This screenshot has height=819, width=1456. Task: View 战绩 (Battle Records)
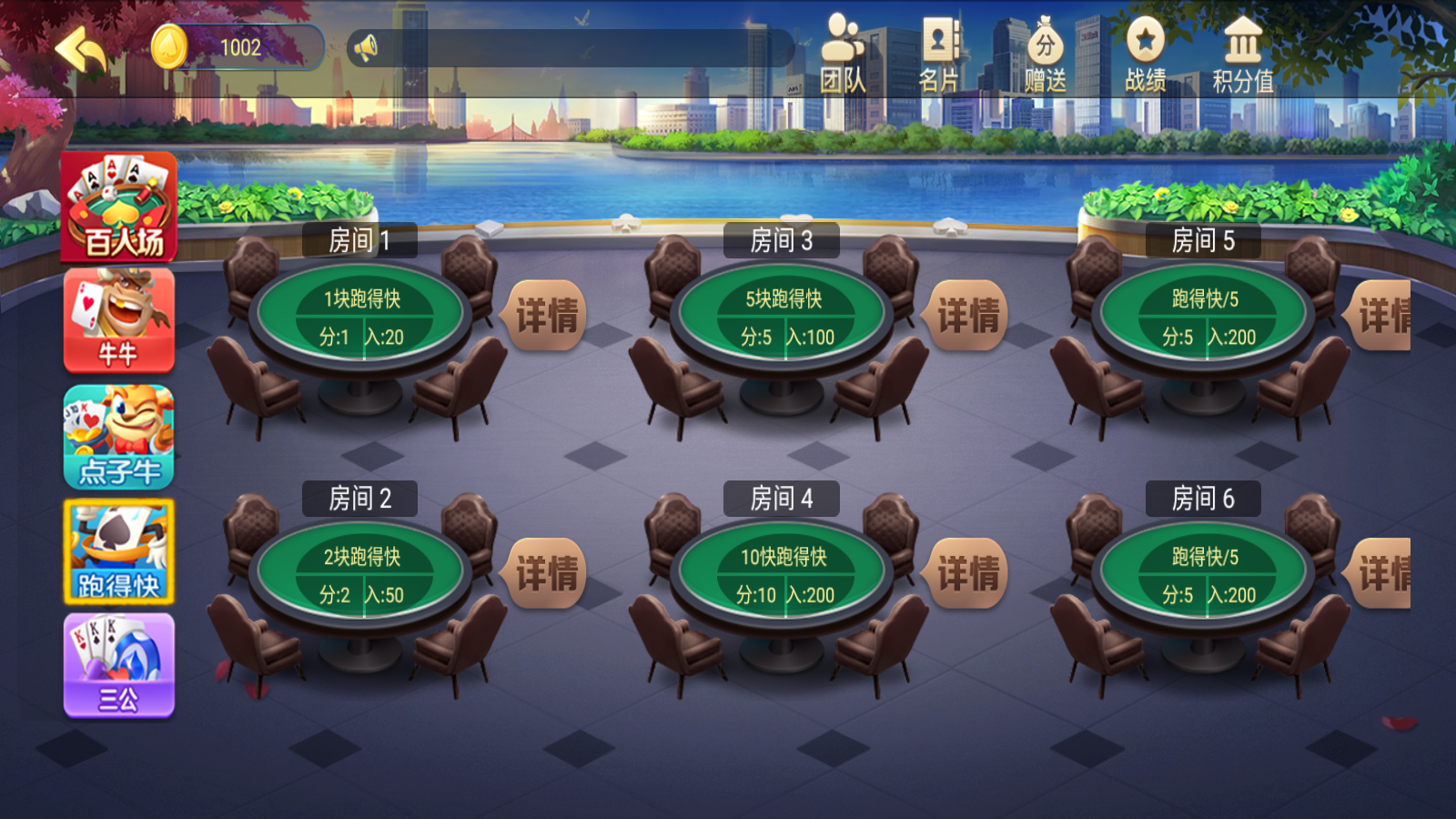point(1146,50)
